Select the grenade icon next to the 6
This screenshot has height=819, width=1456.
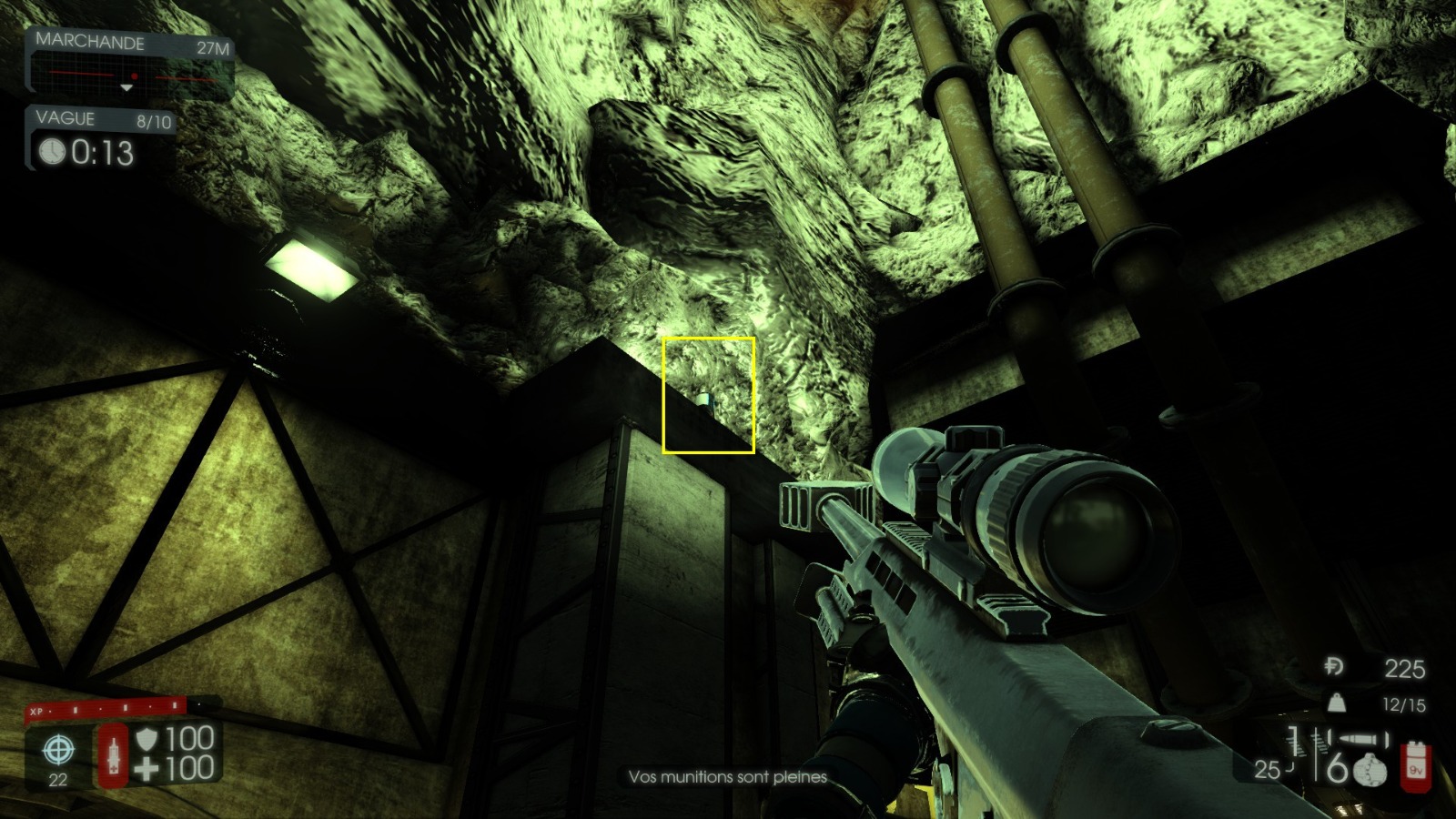(x=1370, y=770)
